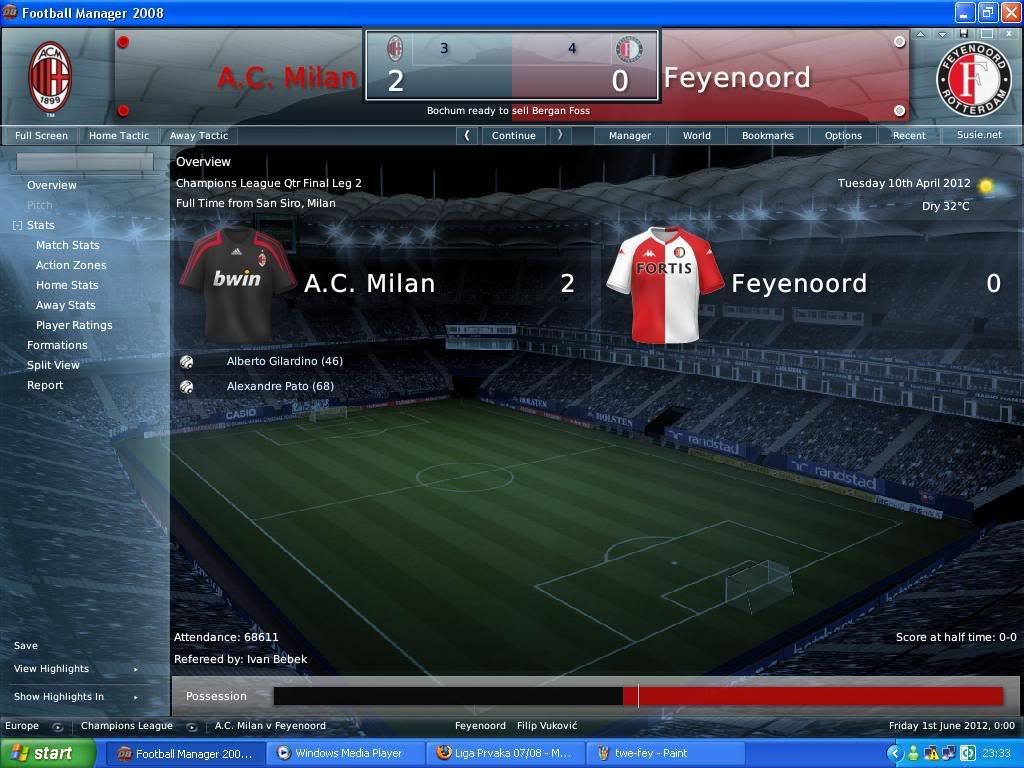Image resolution: width=1024 pixels, height=768 pixels.
Task: Open the View Highlights submenu
Action: coord(52,669)
